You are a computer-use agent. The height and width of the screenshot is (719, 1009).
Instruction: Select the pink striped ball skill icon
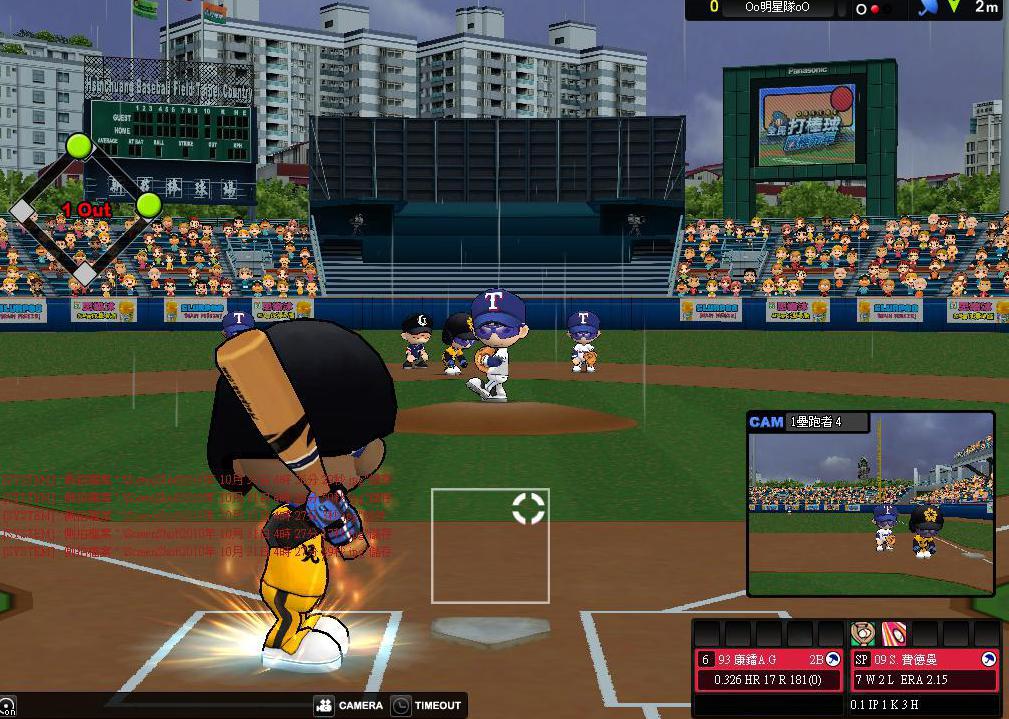pyautogui.click(x=893, y=633)
